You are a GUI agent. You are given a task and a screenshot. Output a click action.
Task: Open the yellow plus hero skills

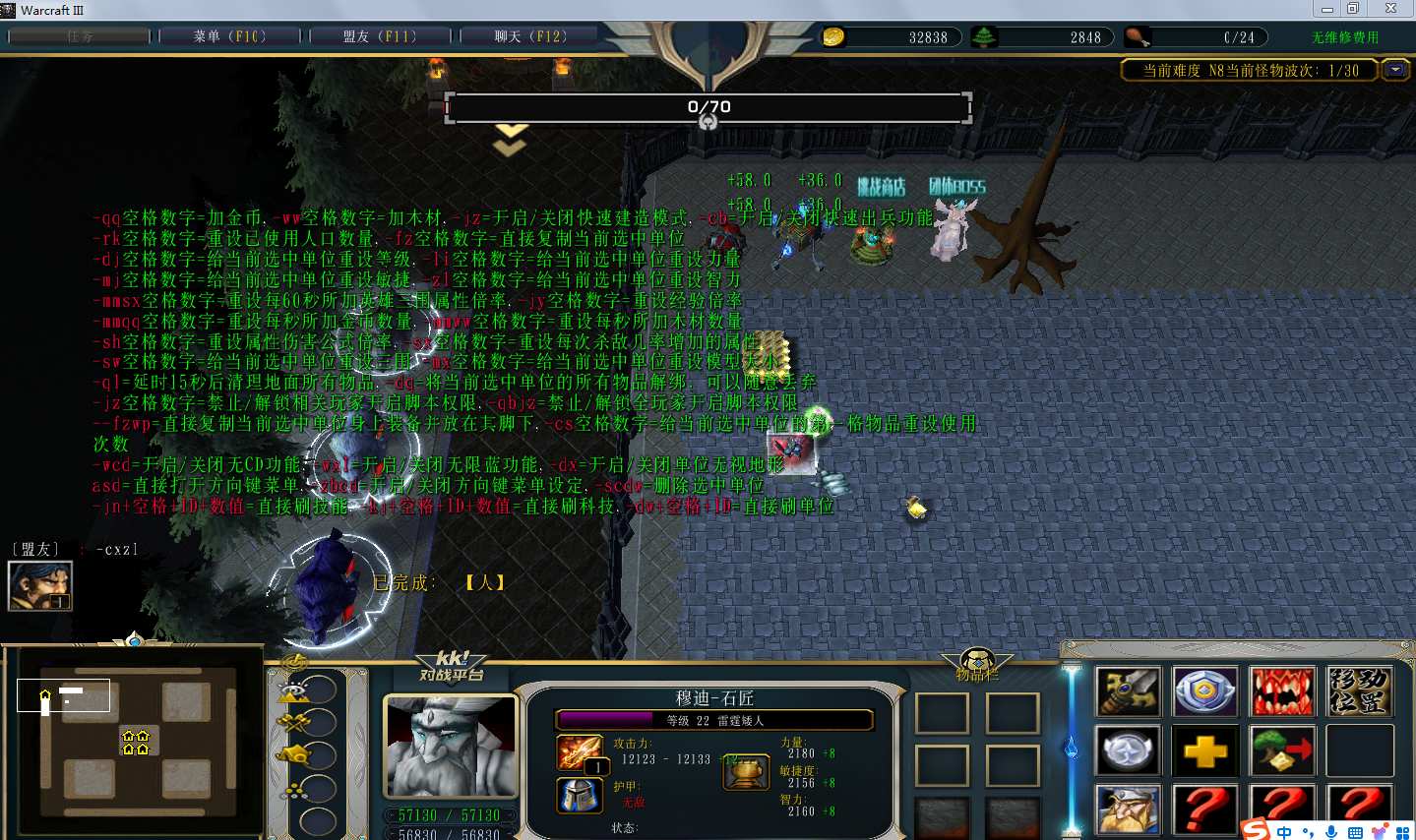[1205, 751]
